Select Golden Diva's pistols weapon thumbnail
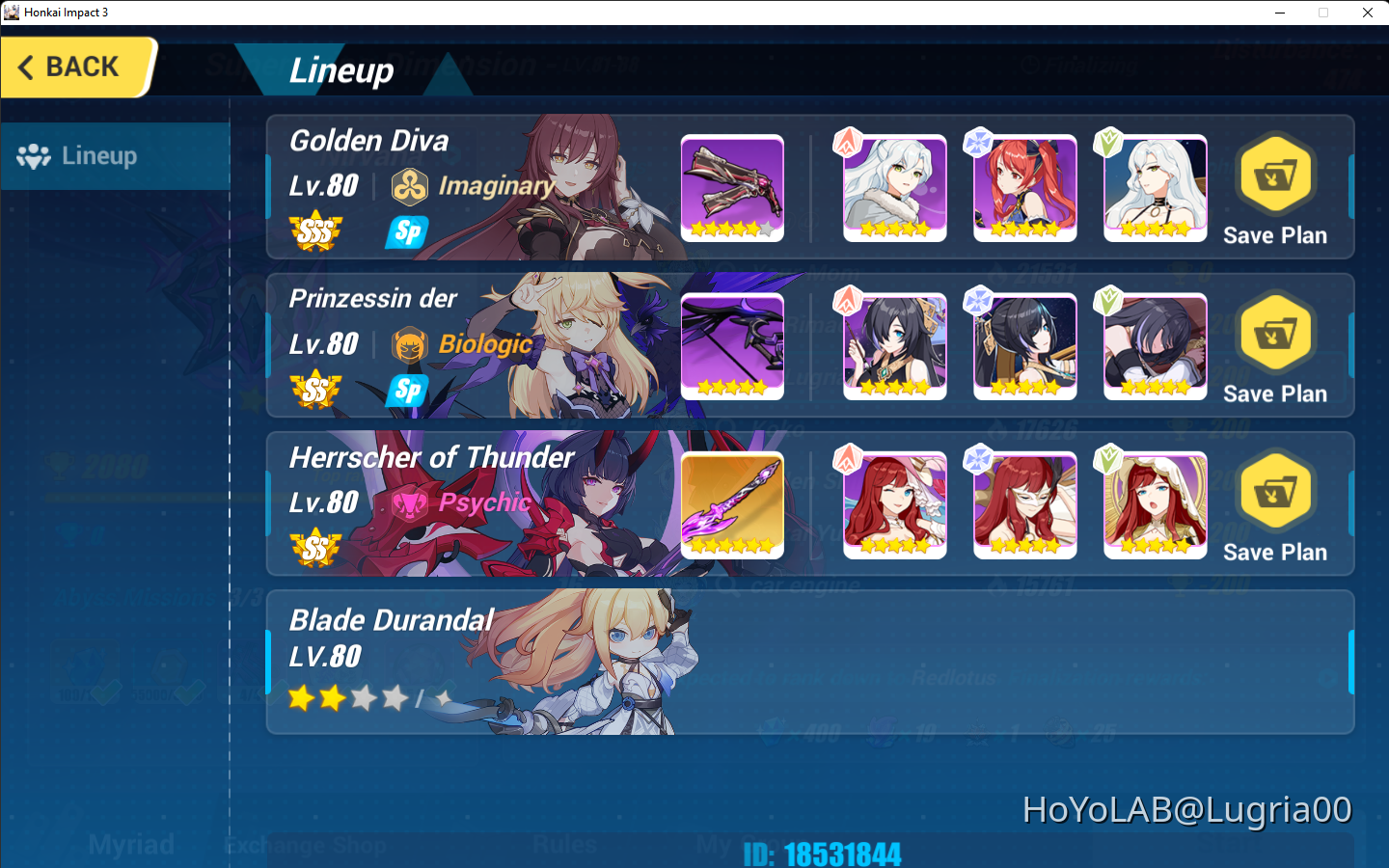 [x=731, y=188]
